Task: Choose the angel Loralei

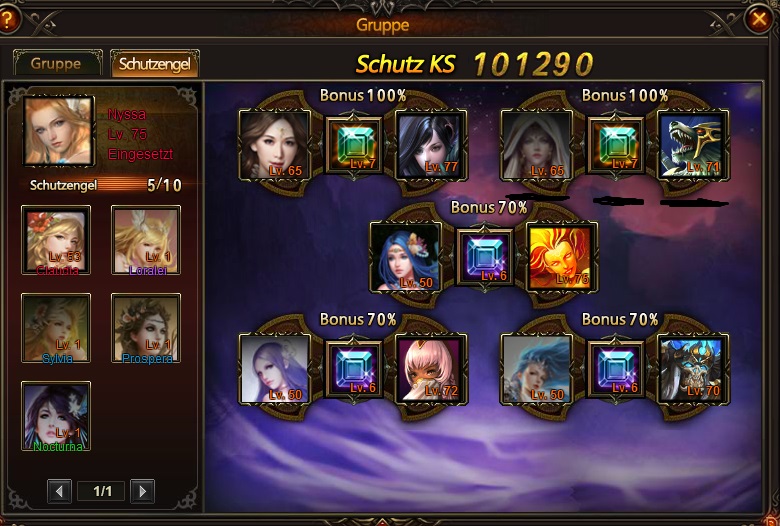Action: 146,240
